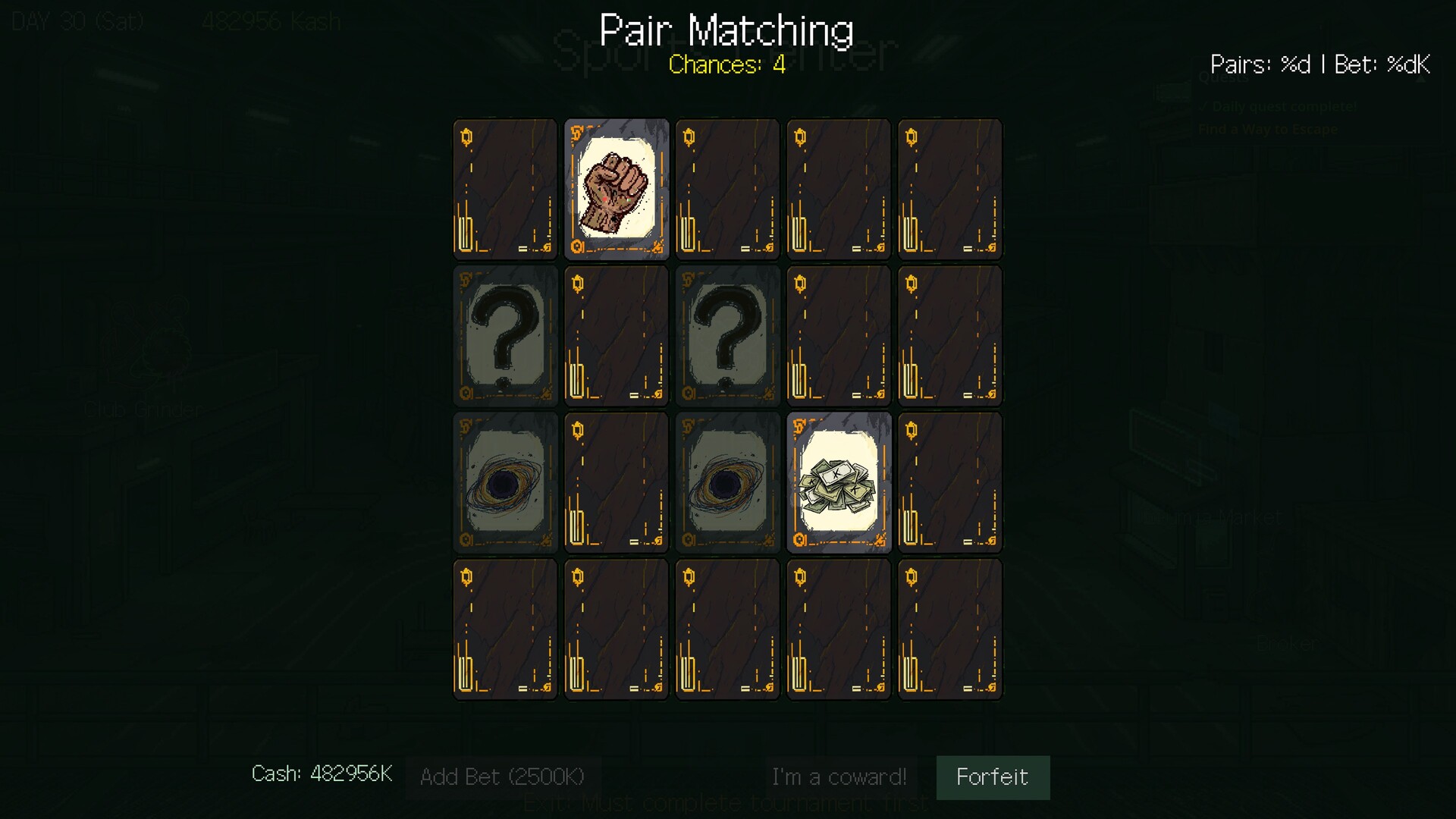Flip the top-left face-down card
Image resolution: width=1456 pixels, height=819 pixels.
(504, 188)
